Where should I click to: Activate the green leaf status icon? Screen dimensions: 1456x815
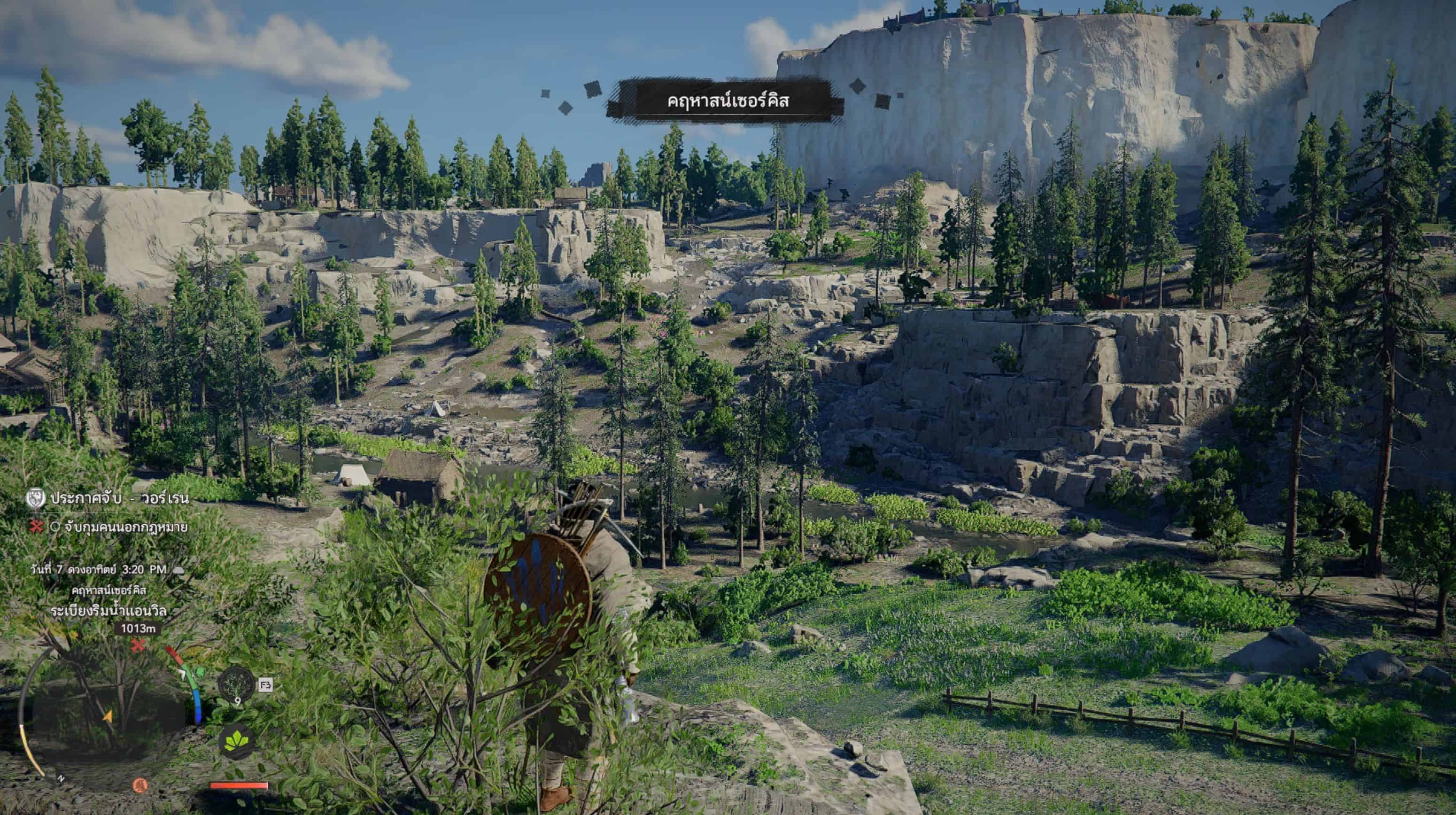[237, 741]
